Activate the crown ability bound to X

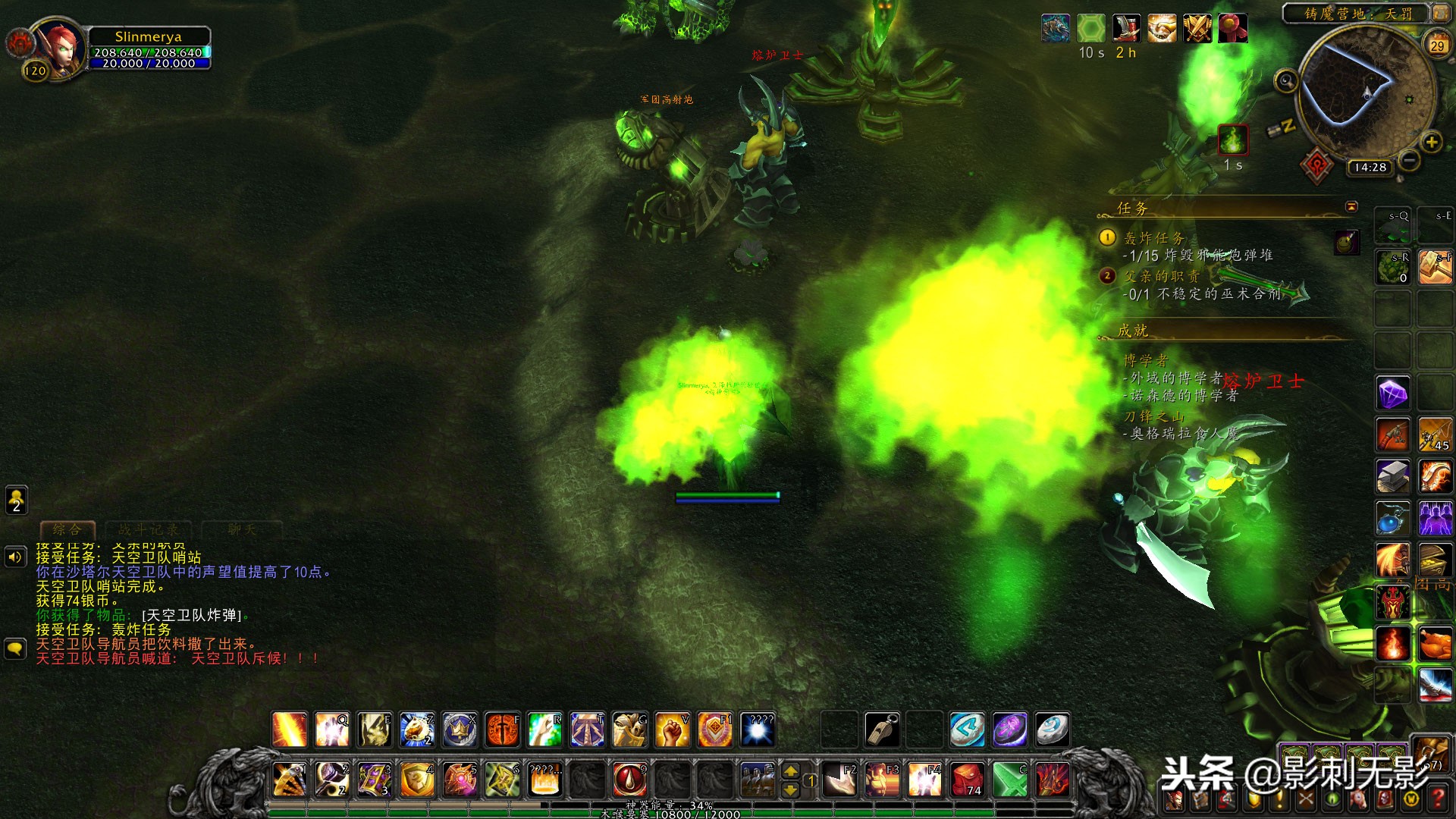(460, 730)
